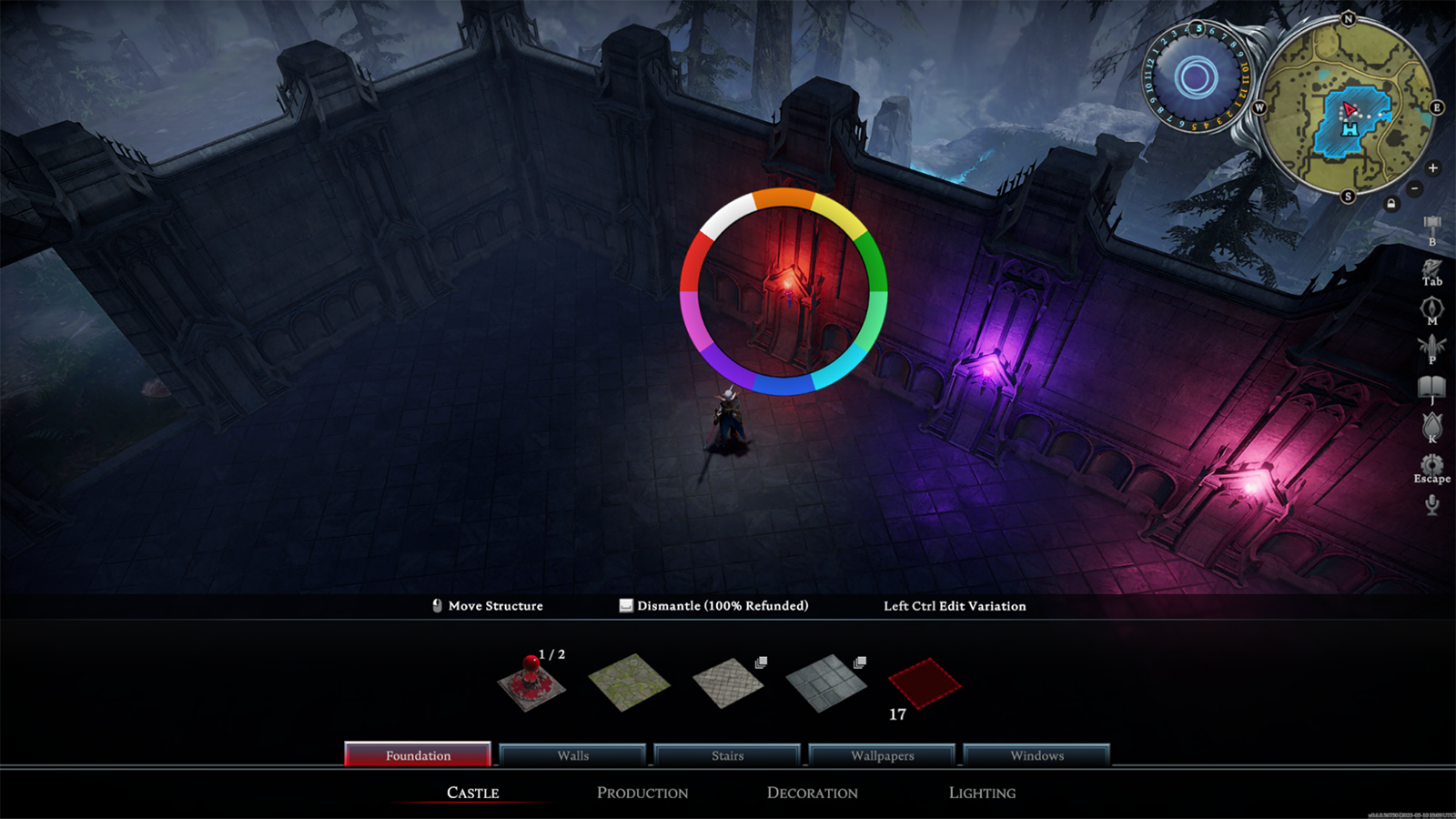Switch to the Lighting build category
Image resolution: width=1456 pixels, height=819 pixels.
click(x=982, y=793)
